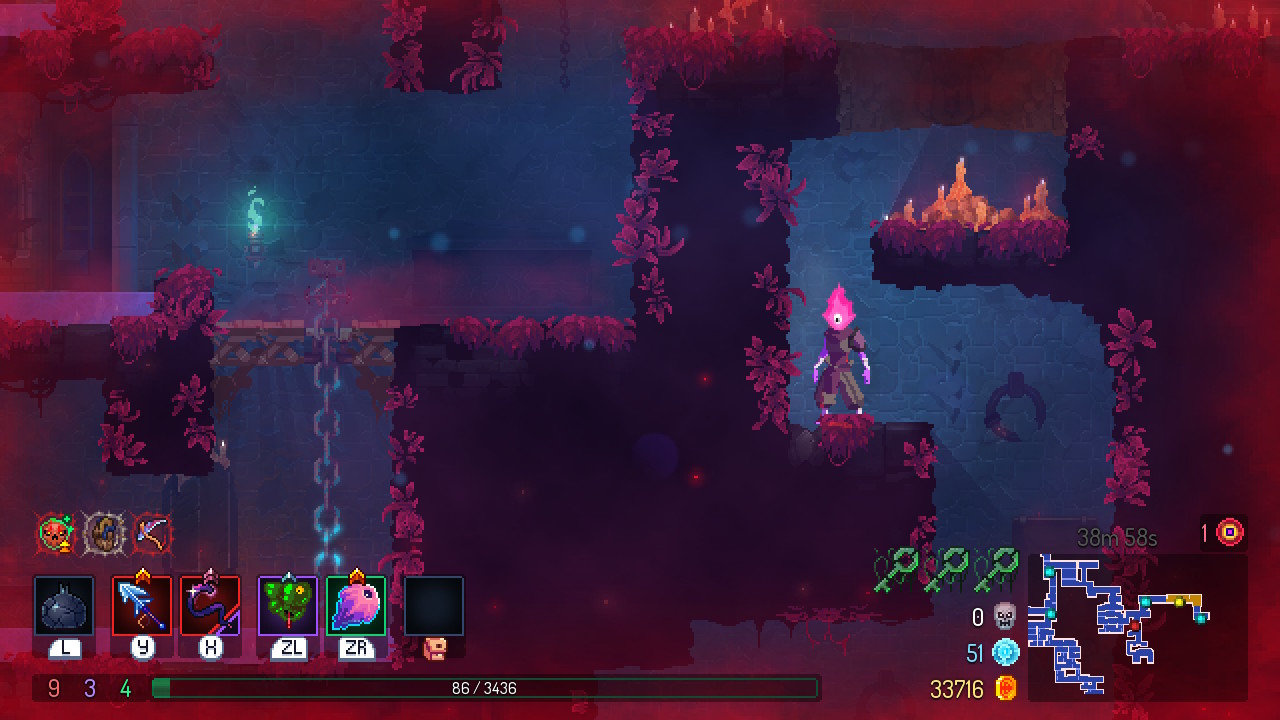Select the purple whip weapon slot
1280x720 pixels.
[x=210, y=605]
